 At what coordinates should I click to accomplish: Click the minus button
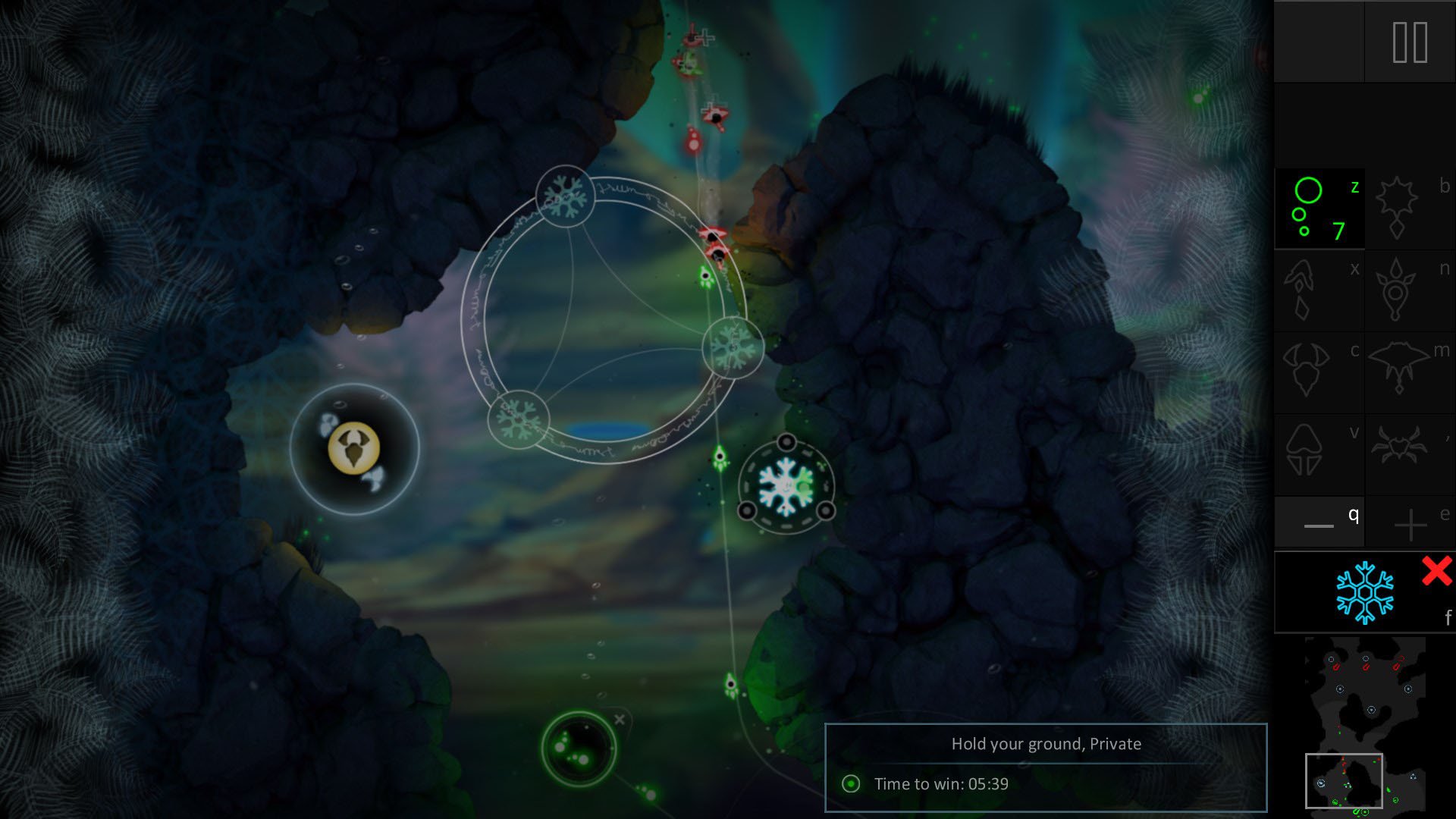click(1319, 522)
